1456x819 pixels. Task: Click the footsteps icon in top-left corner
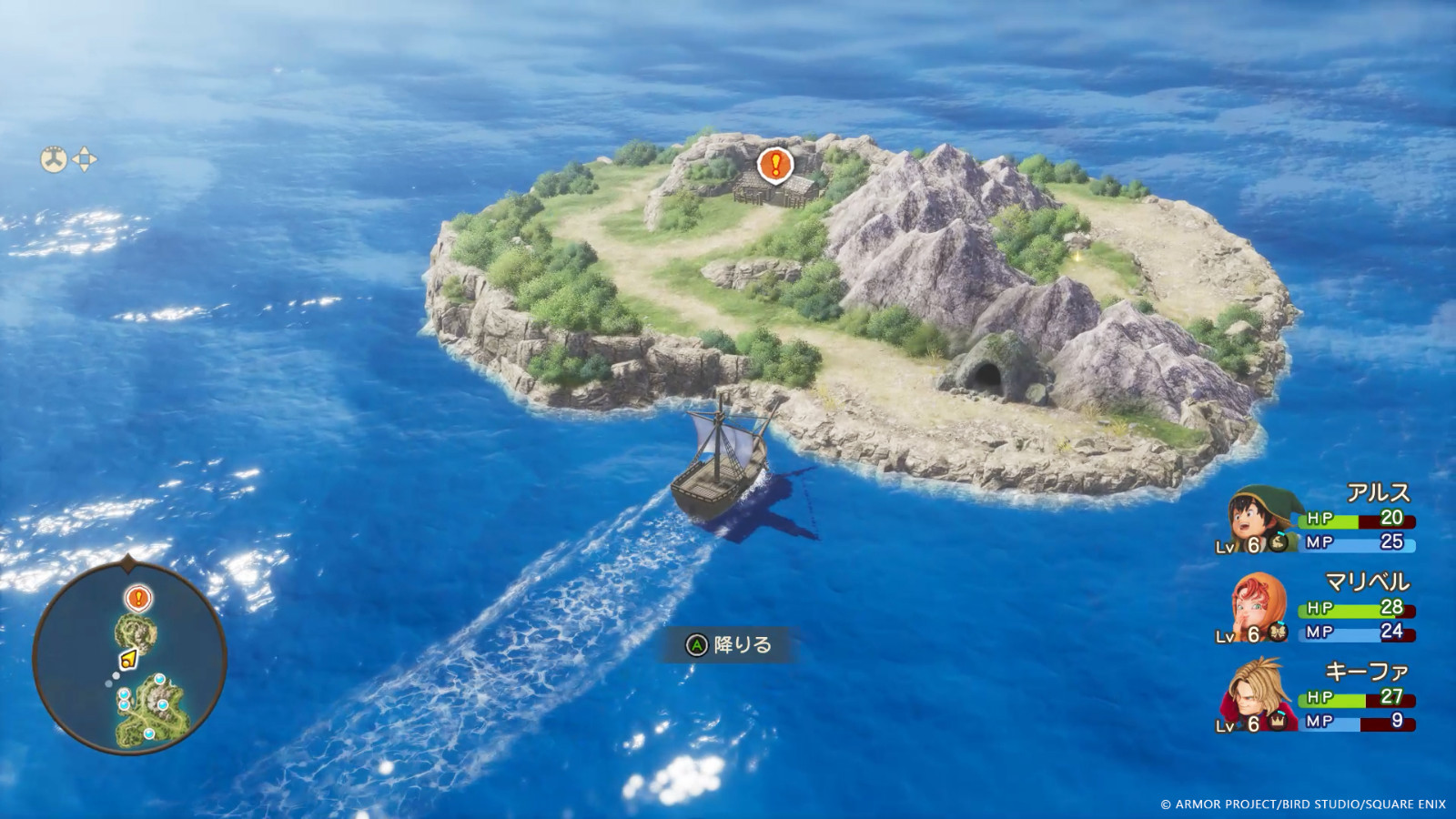click(x=54, y=159)
